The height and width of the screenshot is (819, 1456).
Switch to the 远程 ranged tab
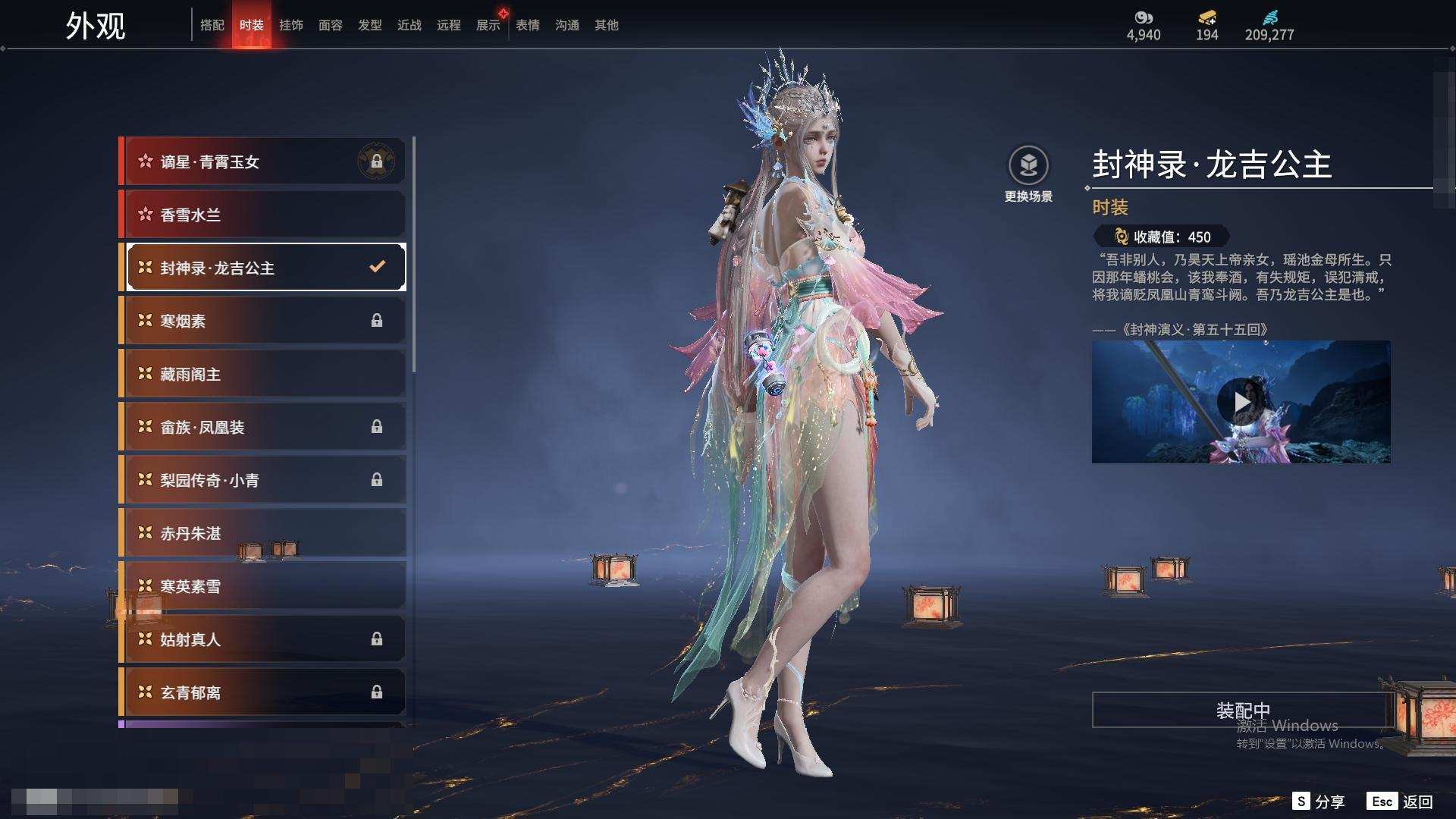pos(449,25)
